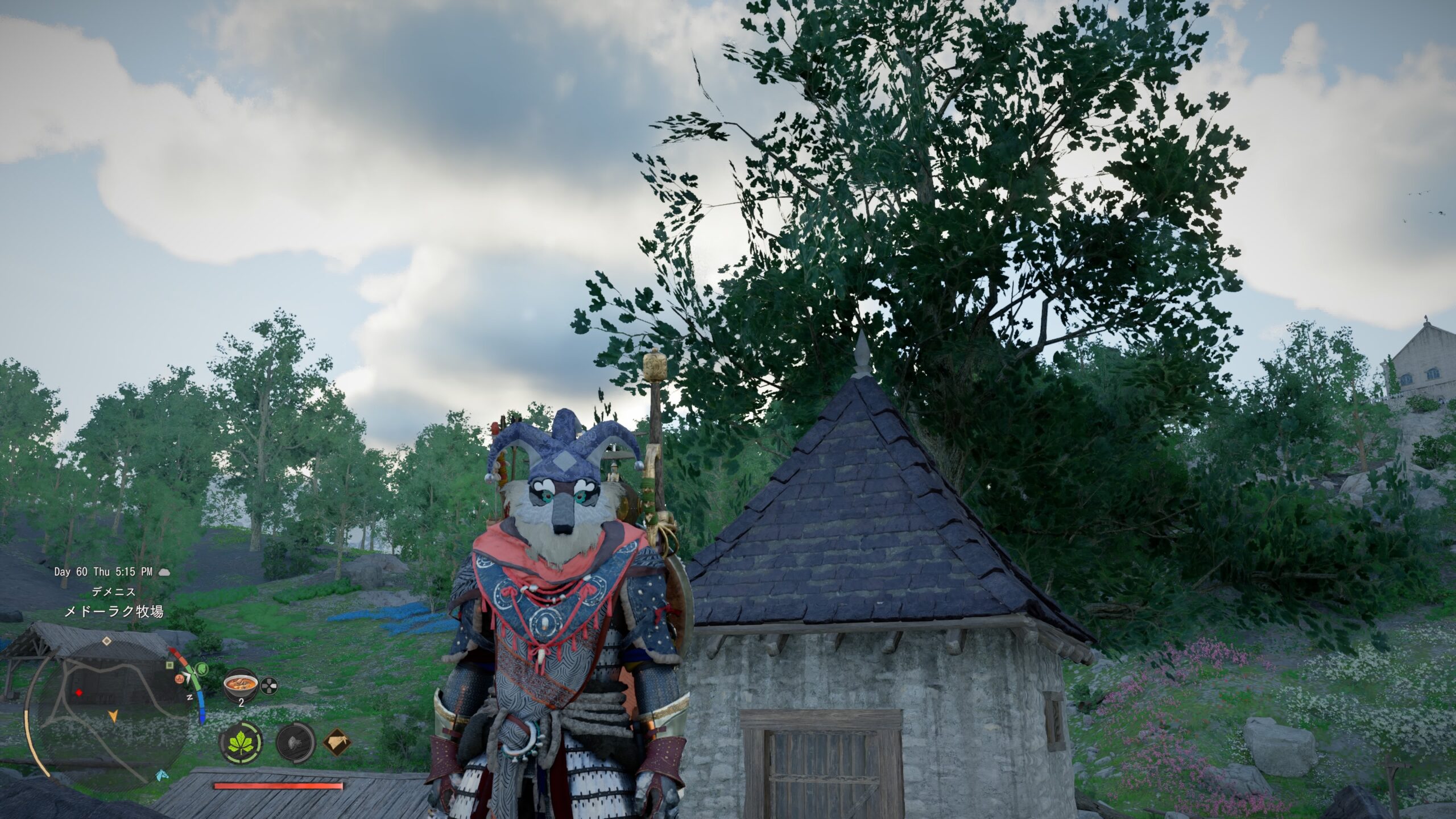Select the soup bowl food item
The image size is (1456, 819).
pos(239,686)
